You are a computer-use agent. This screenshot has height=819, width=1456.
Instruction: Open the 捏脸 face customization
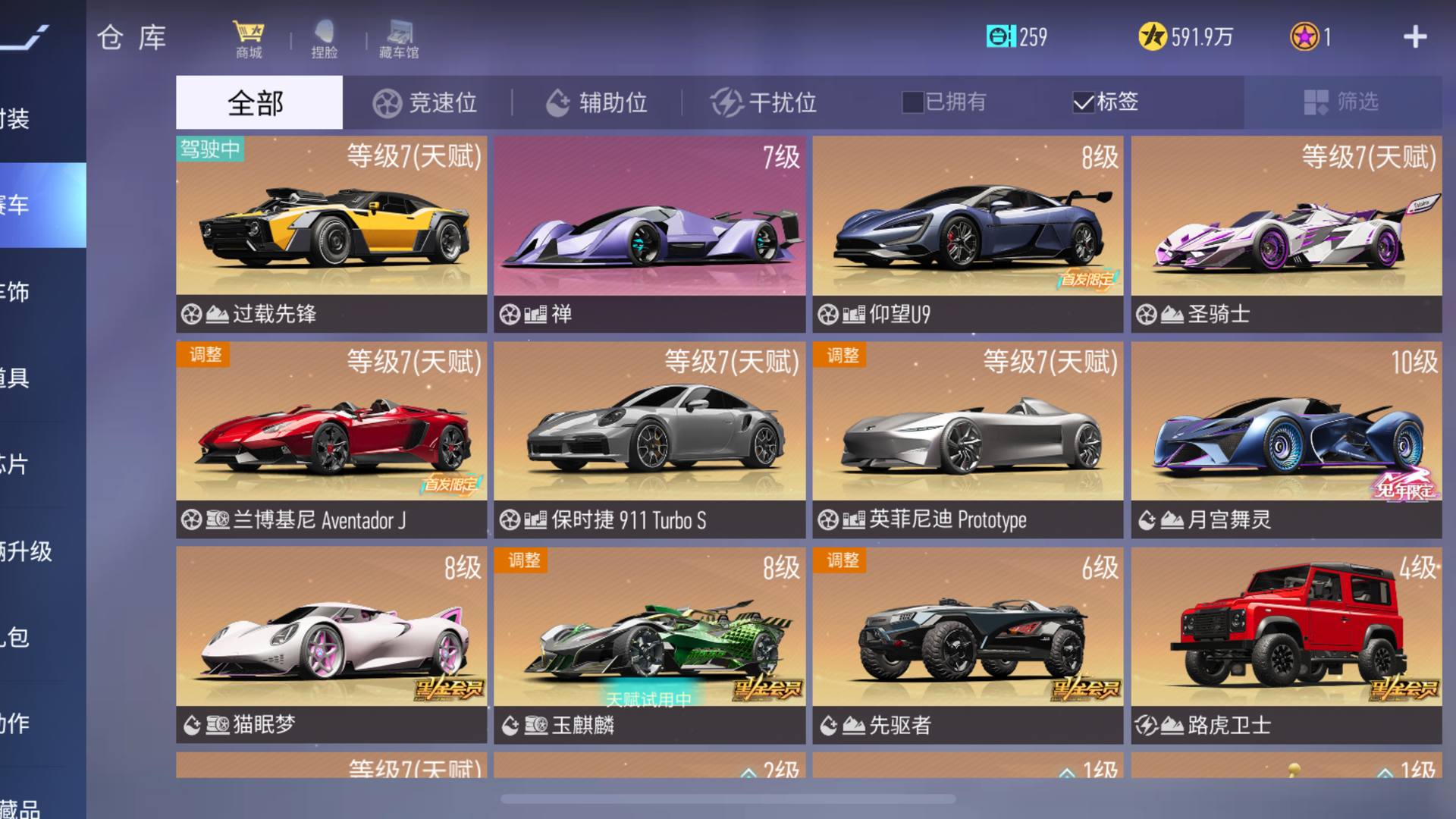point(324,39)
